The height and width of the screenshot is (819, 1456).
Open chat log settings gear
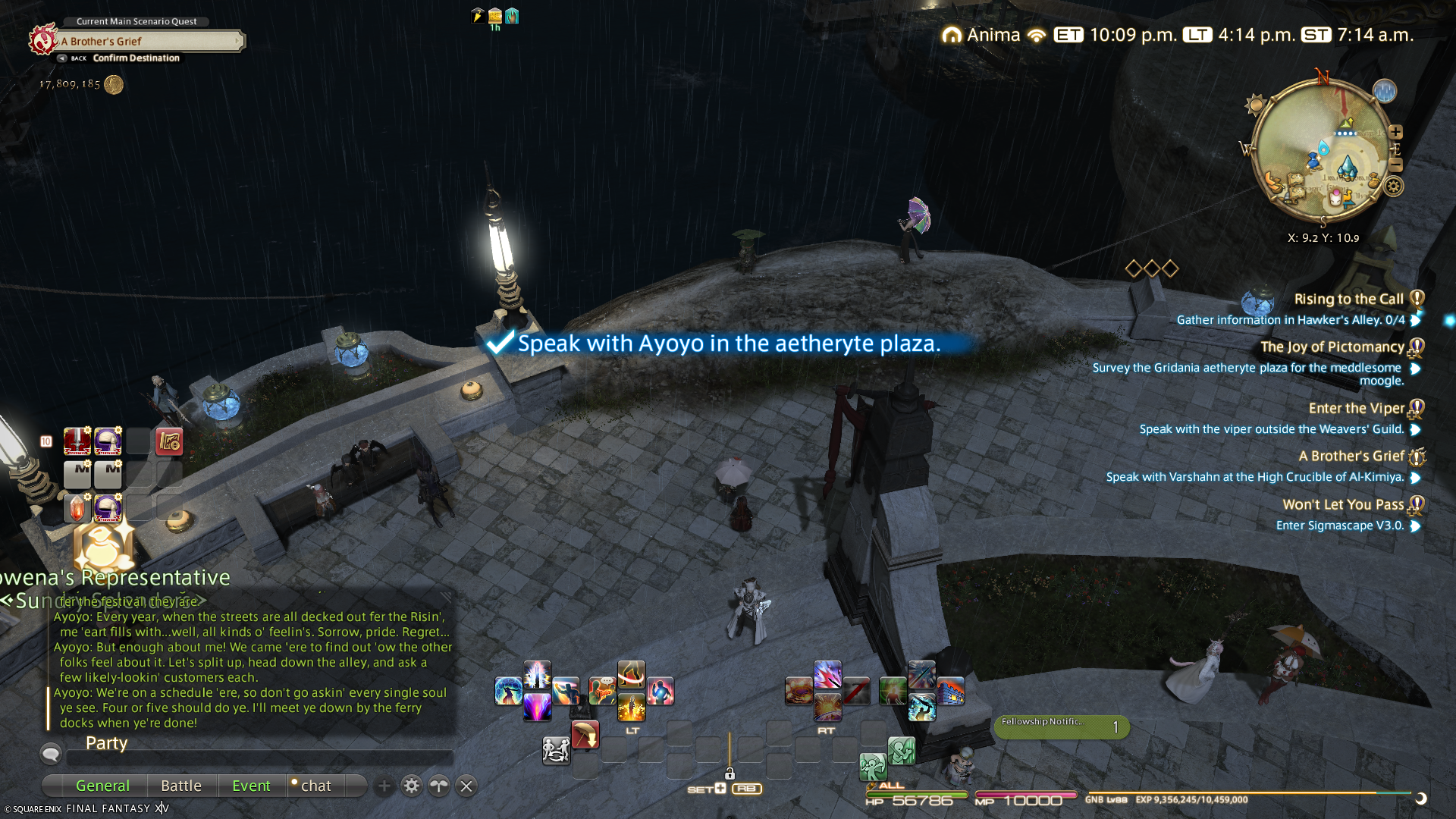click(x=411, y=786)
